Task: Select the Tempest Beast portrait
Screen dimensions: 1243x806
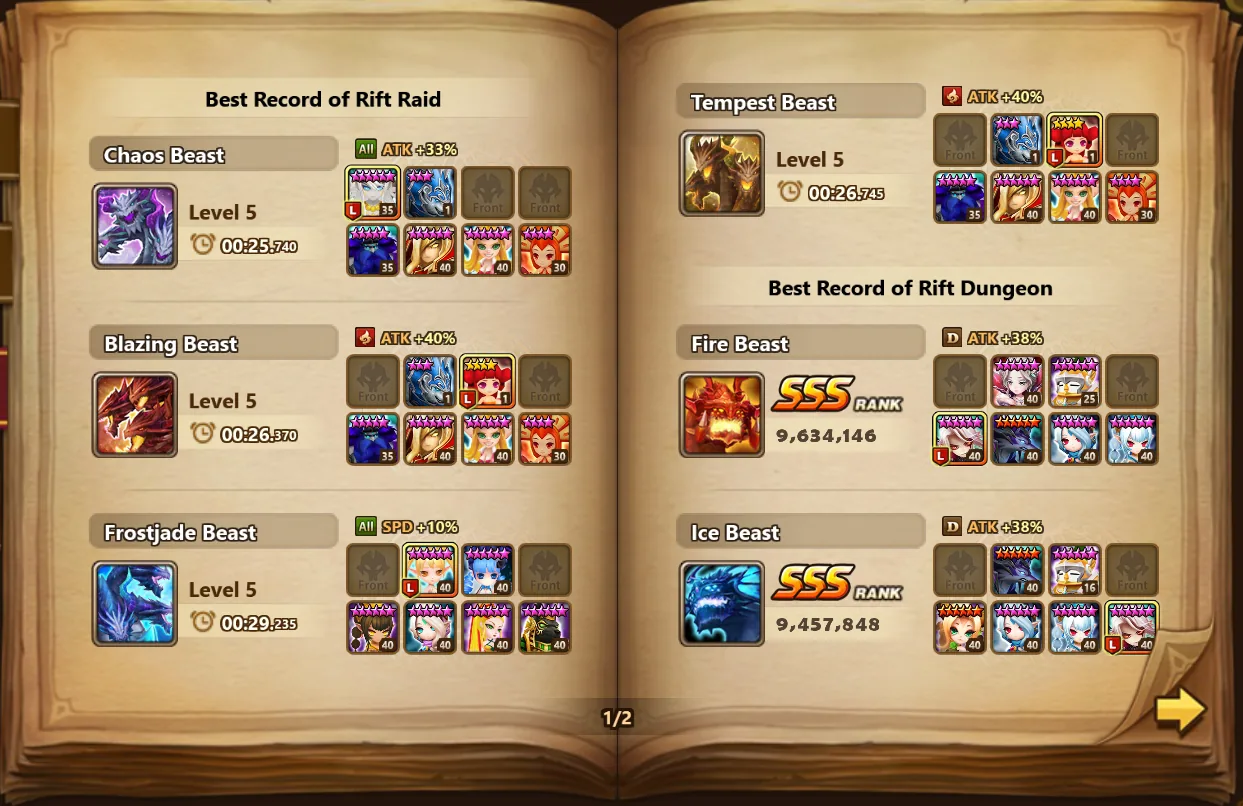Action: (722, 173)
